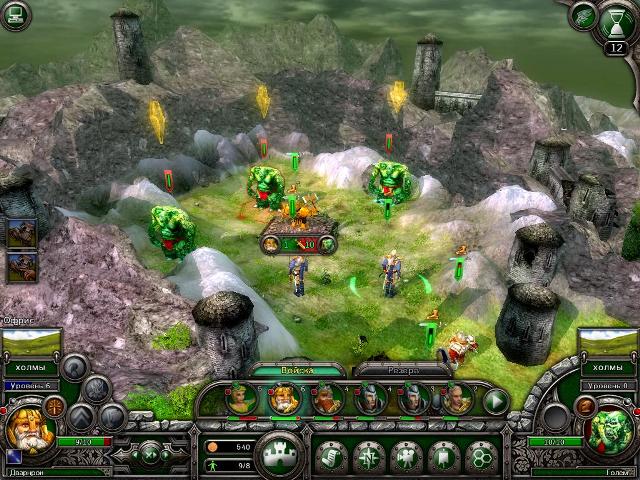Image resolution: width=640 pixels, height=480 pixels.
Task: Switch to the Войска tab
Action: tap(297, 370)
